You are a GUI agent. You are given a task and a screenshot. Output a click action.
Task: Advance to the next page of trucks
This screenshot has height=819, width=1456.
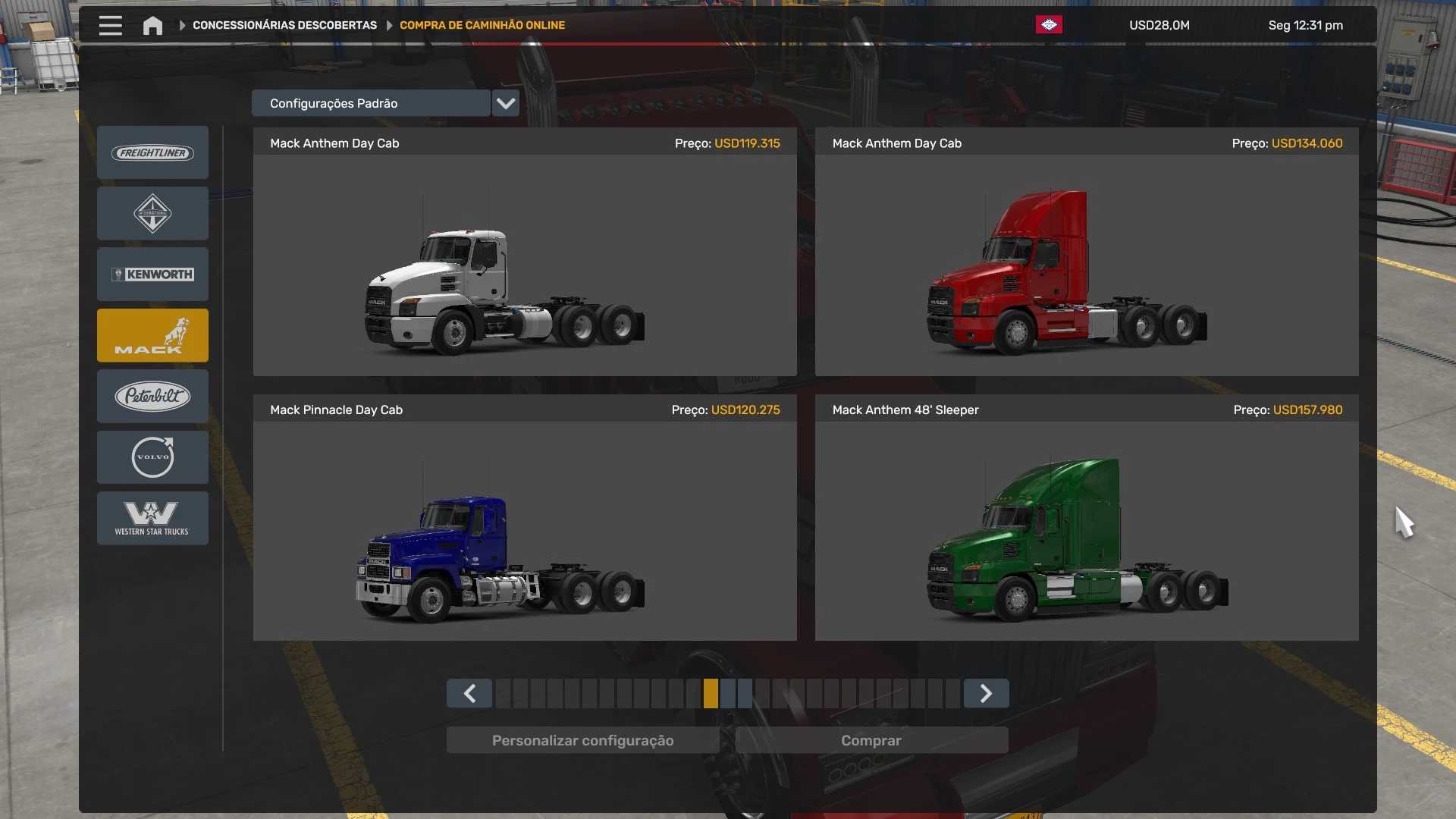pos(986,693)
